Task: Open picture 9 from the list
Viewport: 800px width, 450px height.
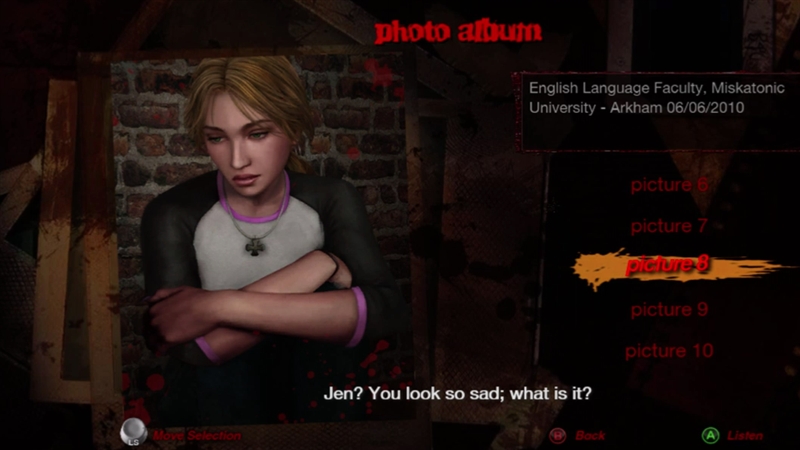Action: 668,310
